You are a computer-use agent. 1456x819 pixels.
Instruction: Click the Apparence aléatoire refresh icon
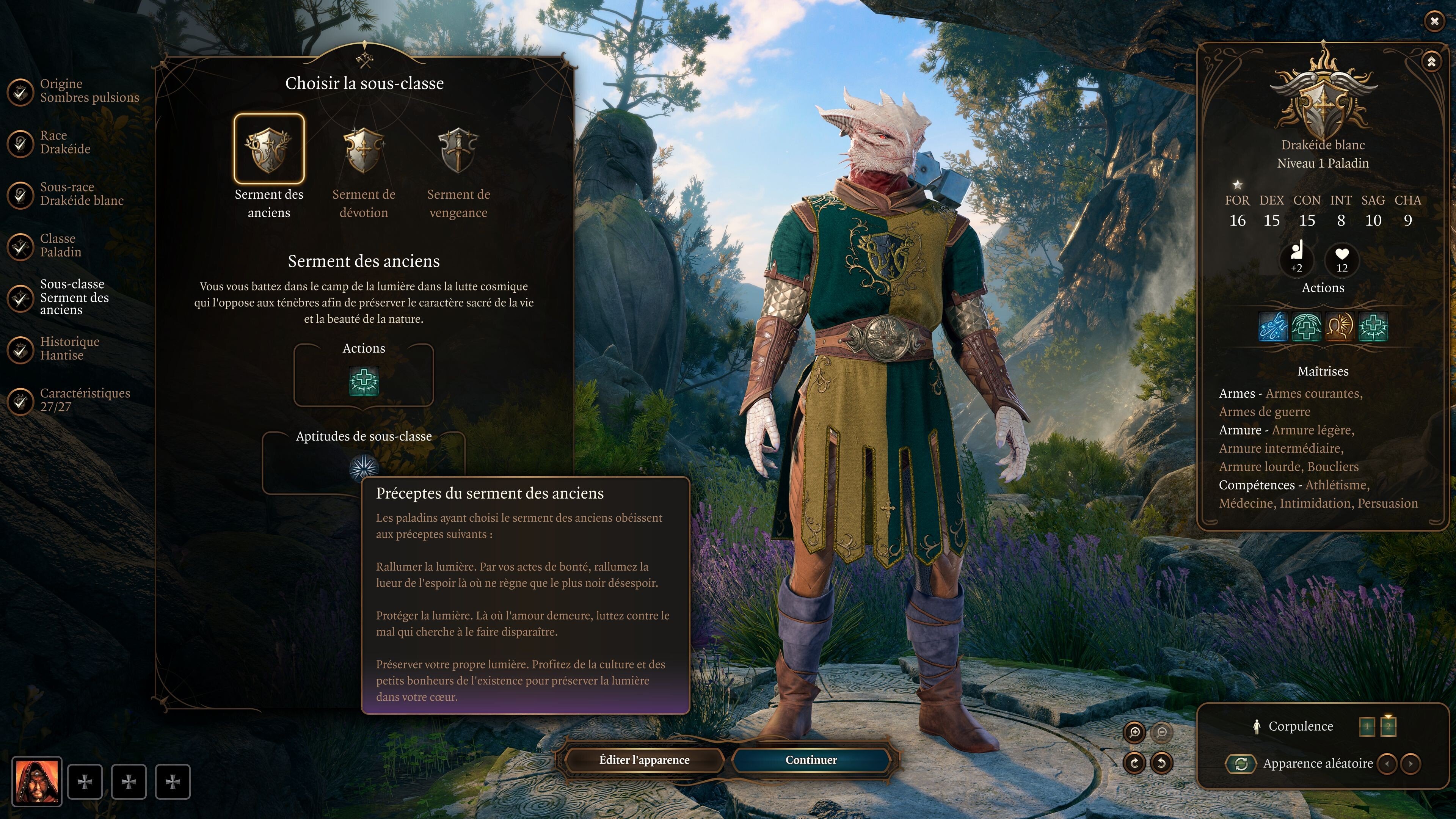coord(1242,765)
